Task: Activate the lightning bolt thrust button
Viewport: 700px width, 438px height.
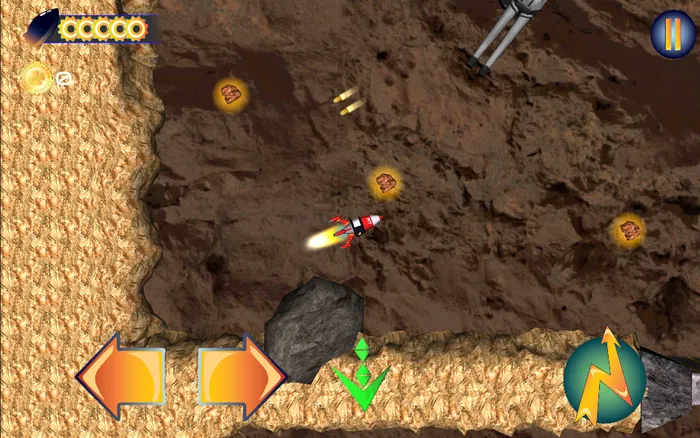Action: [x=604, y=378]
